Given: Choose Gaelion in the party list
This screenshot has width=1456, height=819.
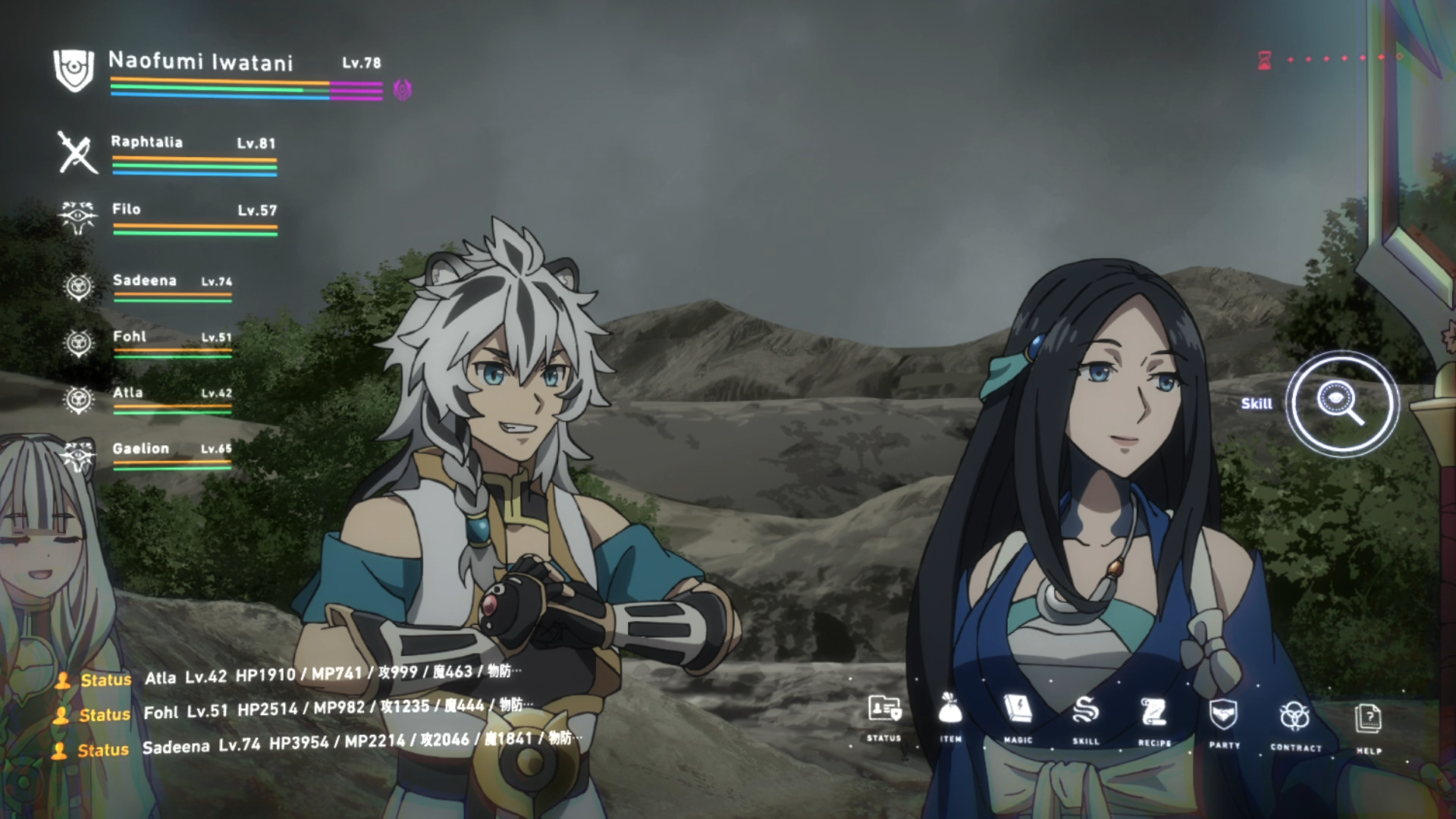Looking at the screenshot, I should pyautogui.click(x=141, y=449).
